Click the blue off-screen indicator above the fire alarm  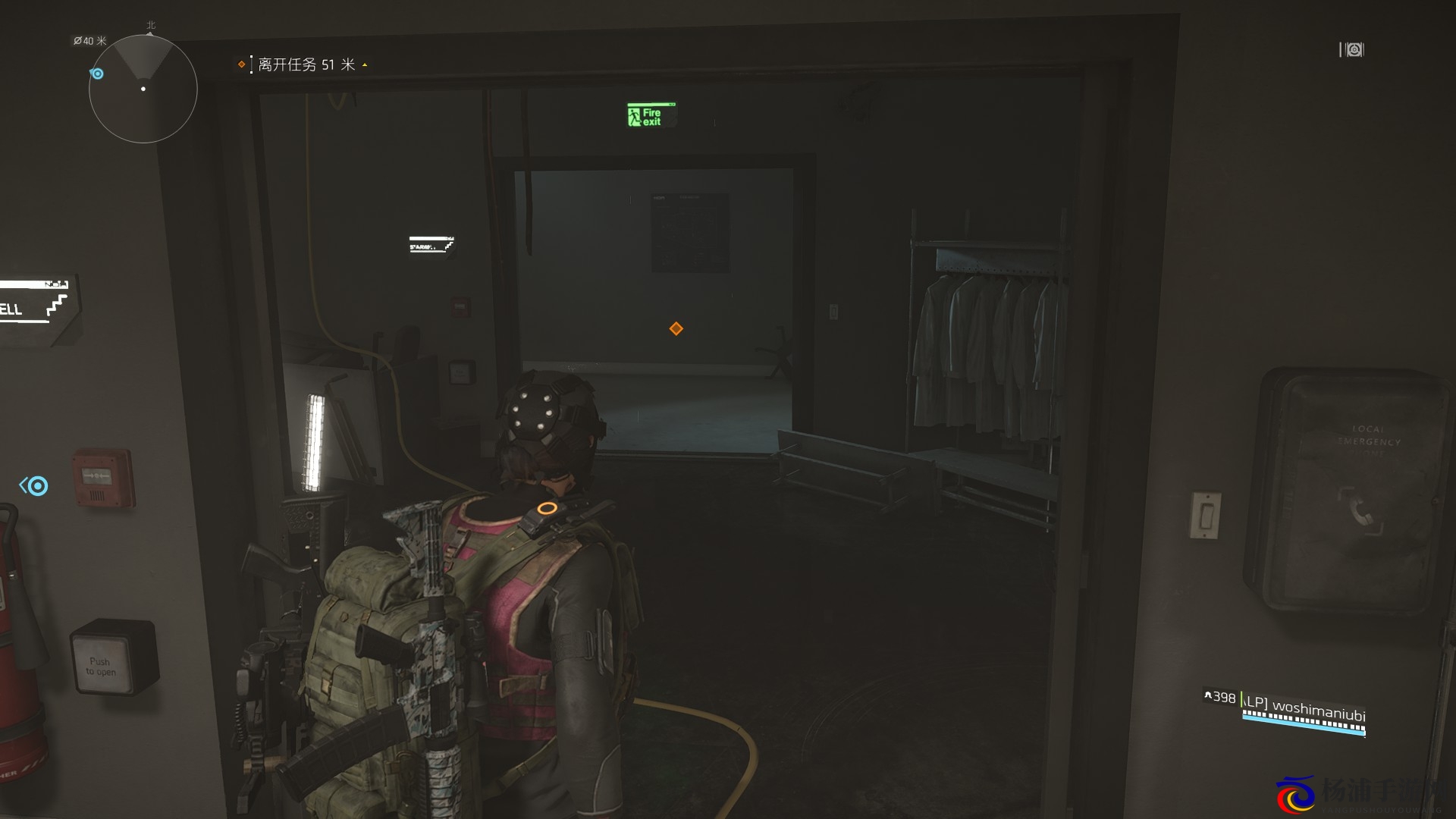(x=34, y=485)
